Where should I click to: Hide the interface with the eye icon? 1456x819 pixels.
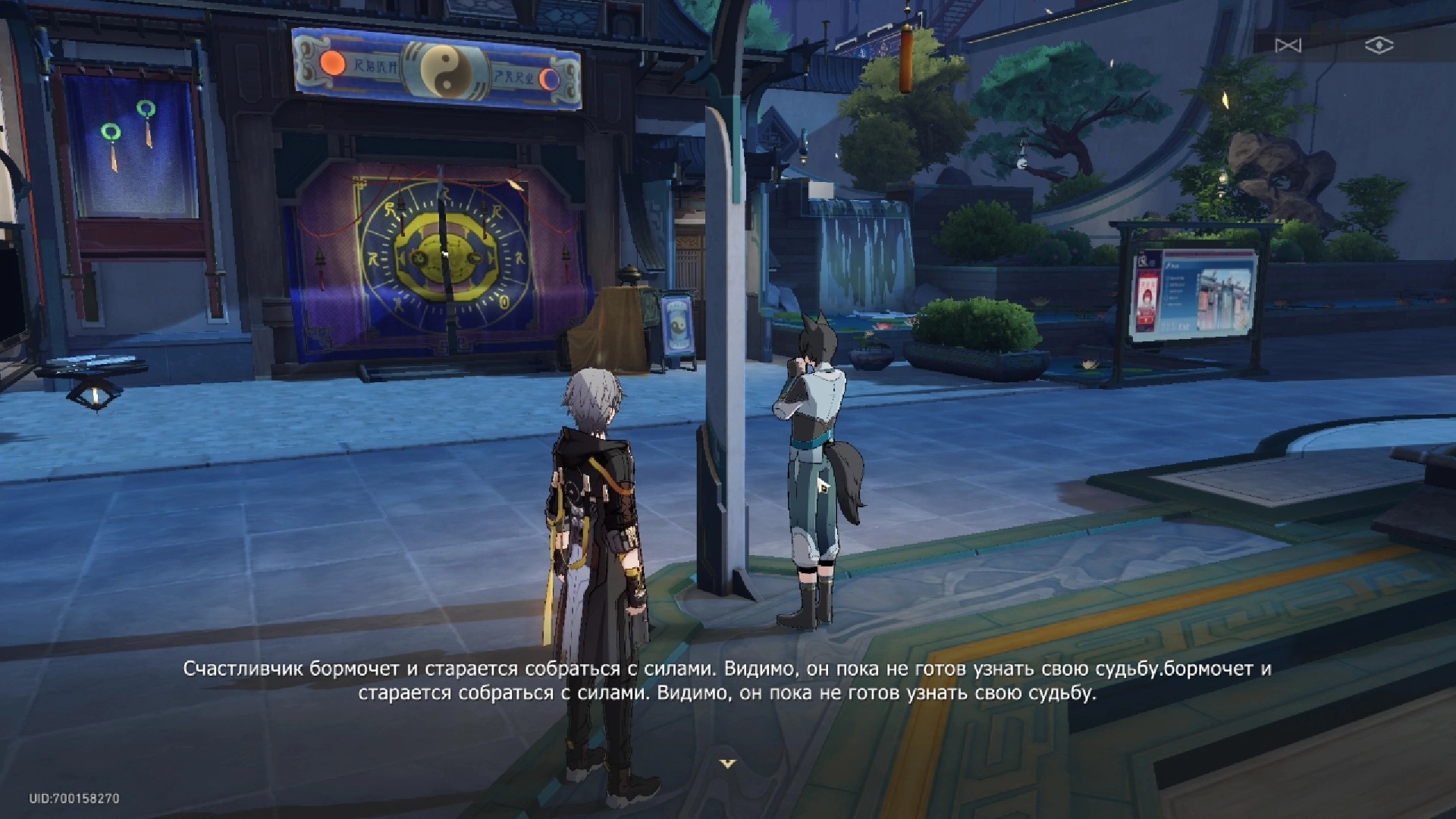pos(1379,45)
